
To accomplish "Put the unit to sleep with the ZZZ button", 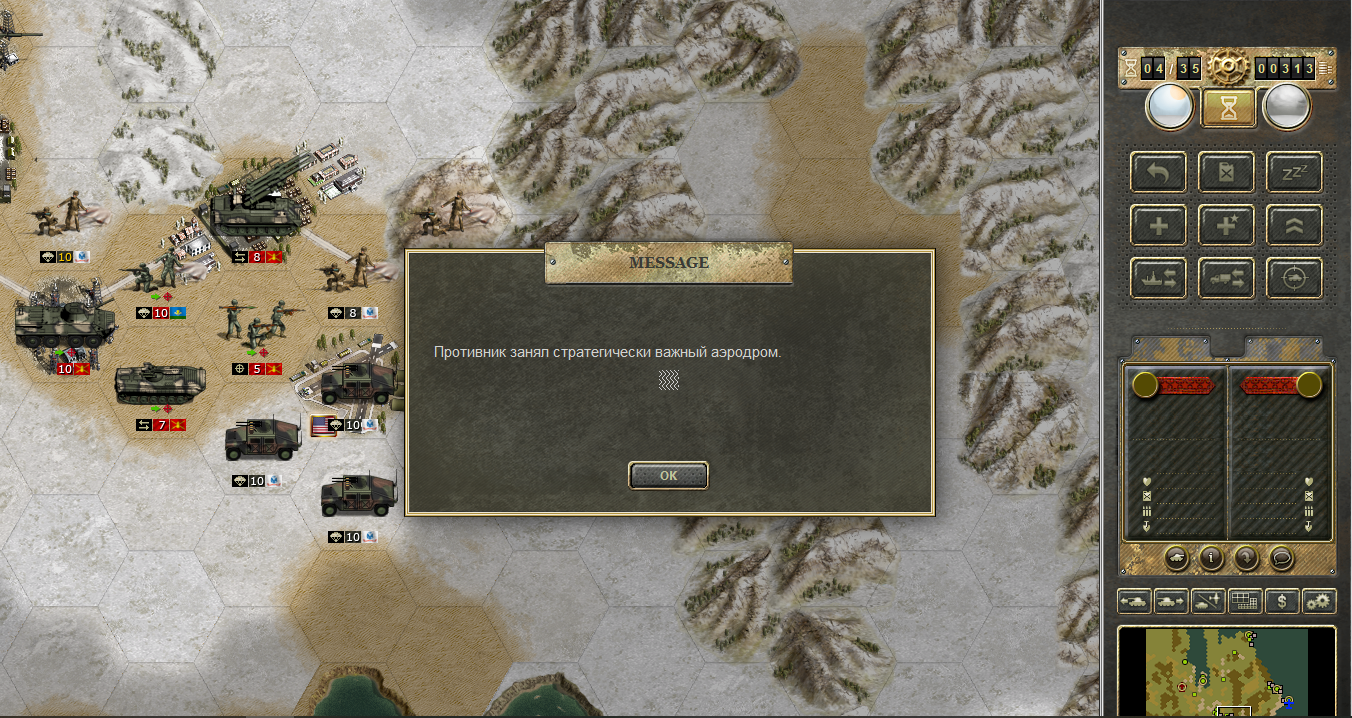I will pyautogui.click(x=1294, y=172).
